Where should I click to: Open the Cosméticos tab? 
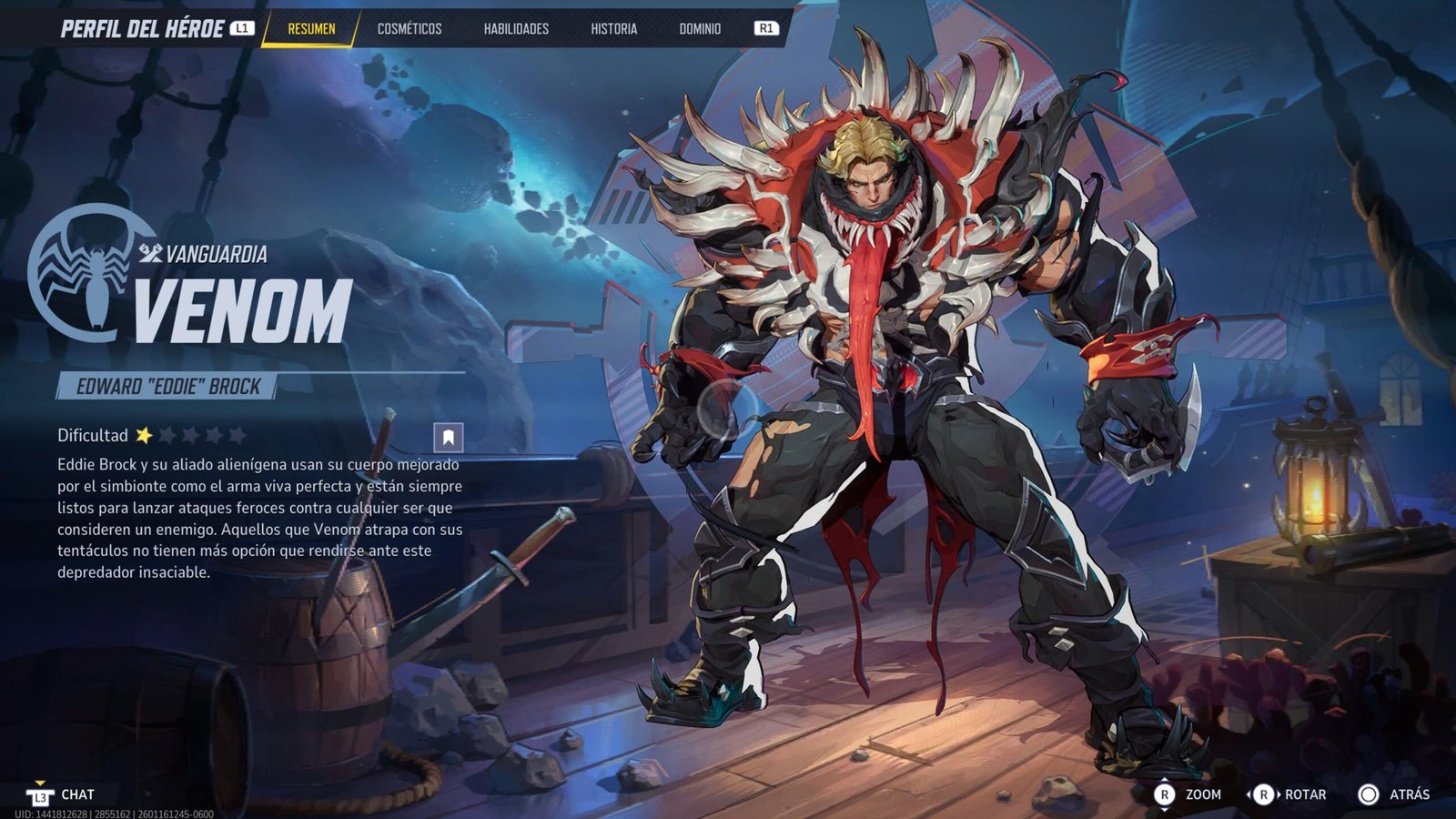[x=409, y=29]
